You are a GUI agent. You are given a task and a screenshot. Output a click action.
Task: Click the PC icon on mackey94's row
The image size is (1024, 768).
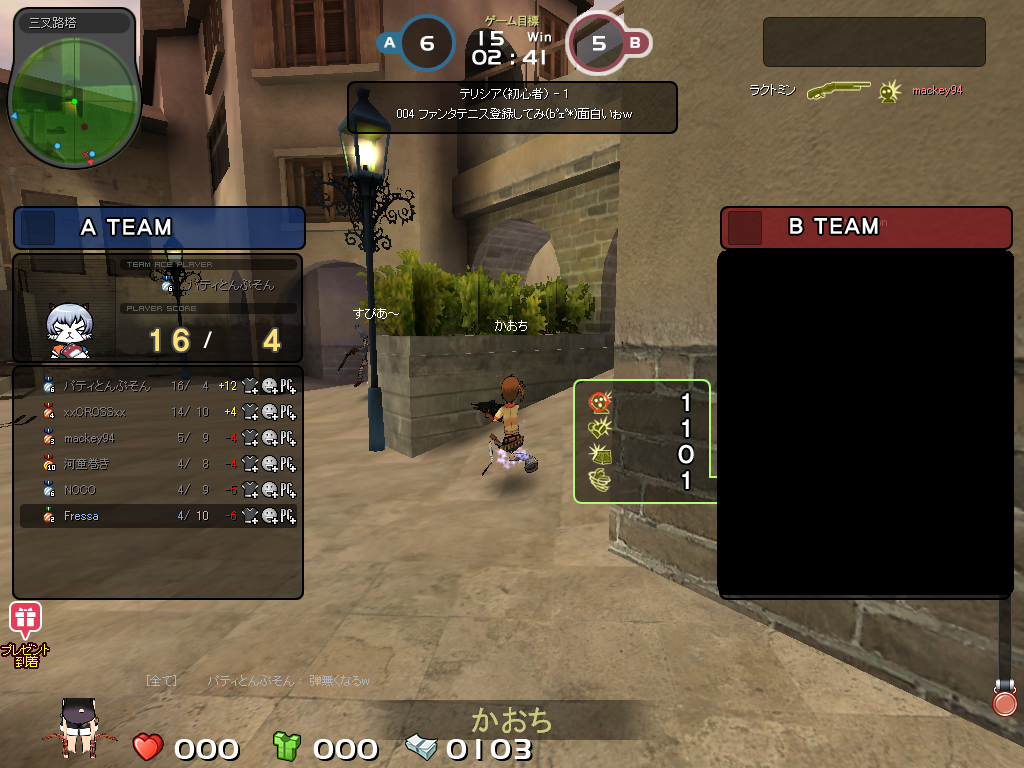point(288,438)
